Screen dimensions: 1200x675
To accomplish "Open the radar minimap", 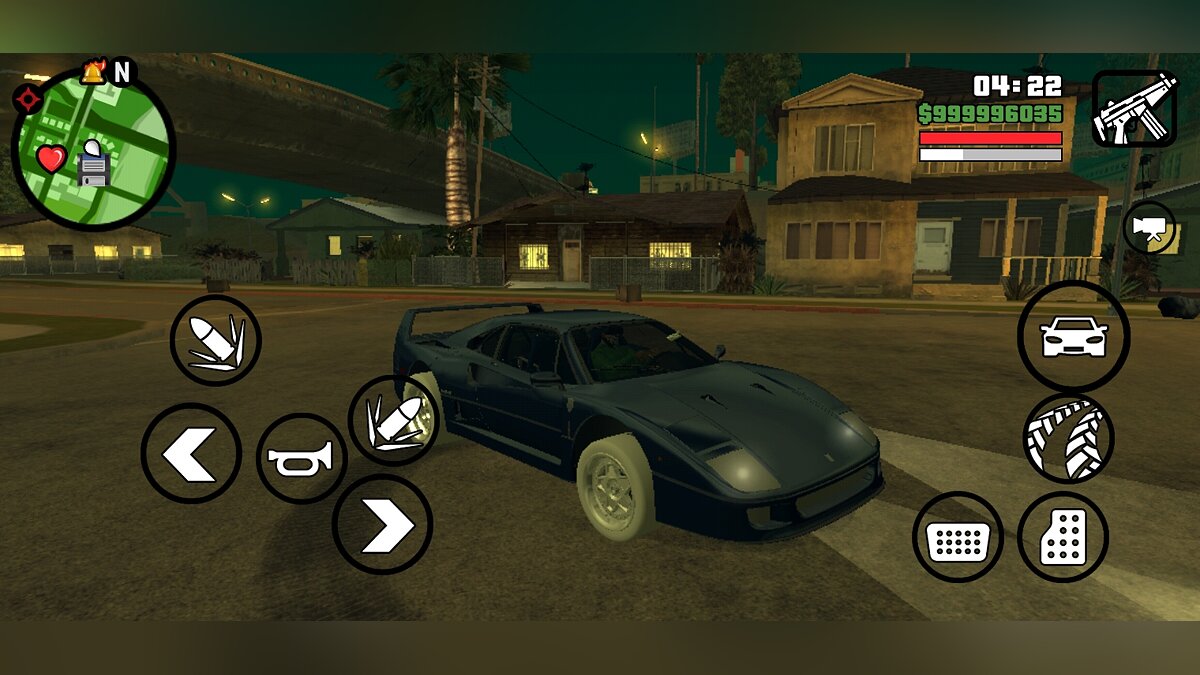I will pyautogui.click(x=92, y=148).
